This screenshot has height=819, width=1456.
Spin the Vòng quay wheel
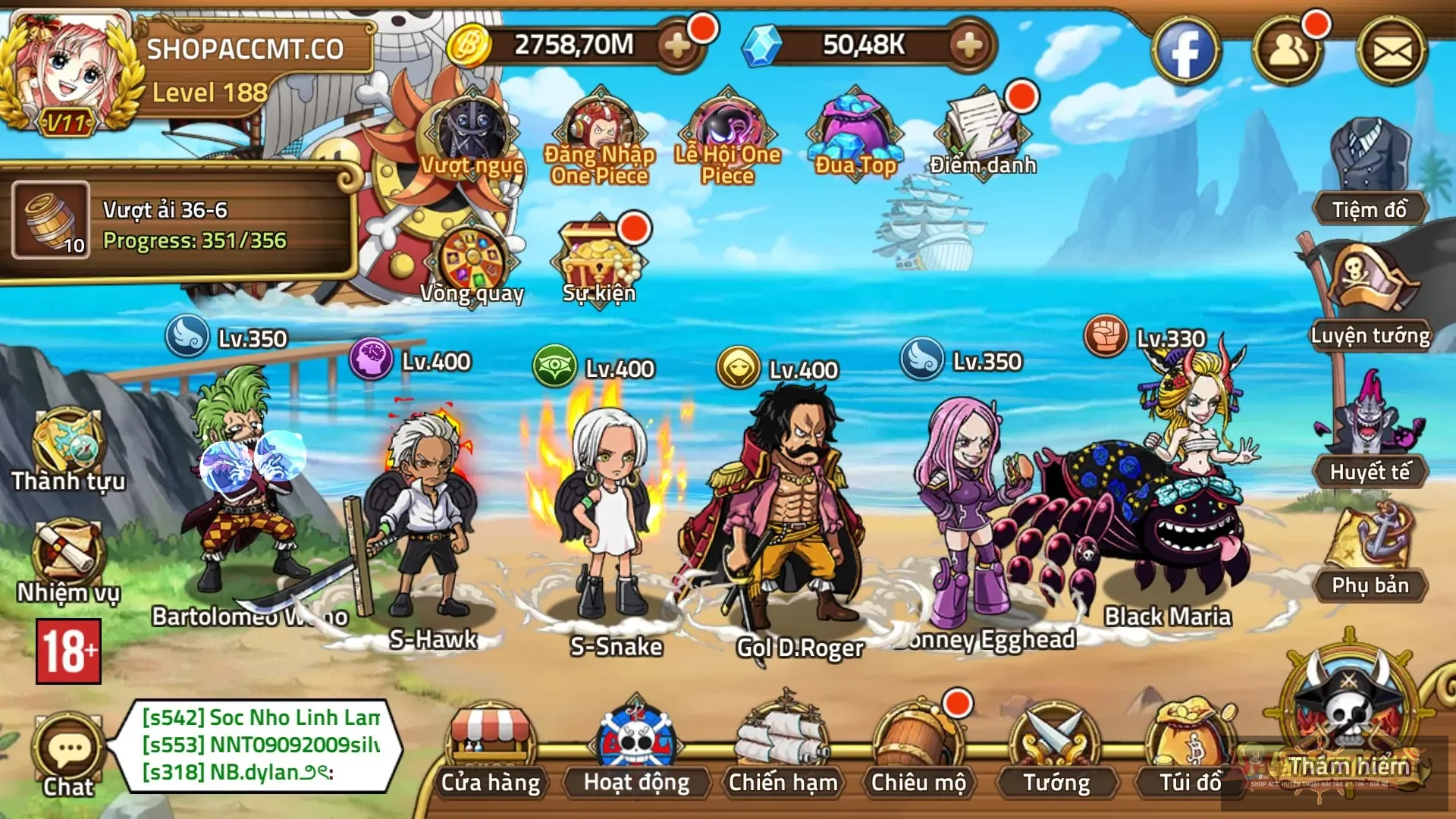point(472,258)
